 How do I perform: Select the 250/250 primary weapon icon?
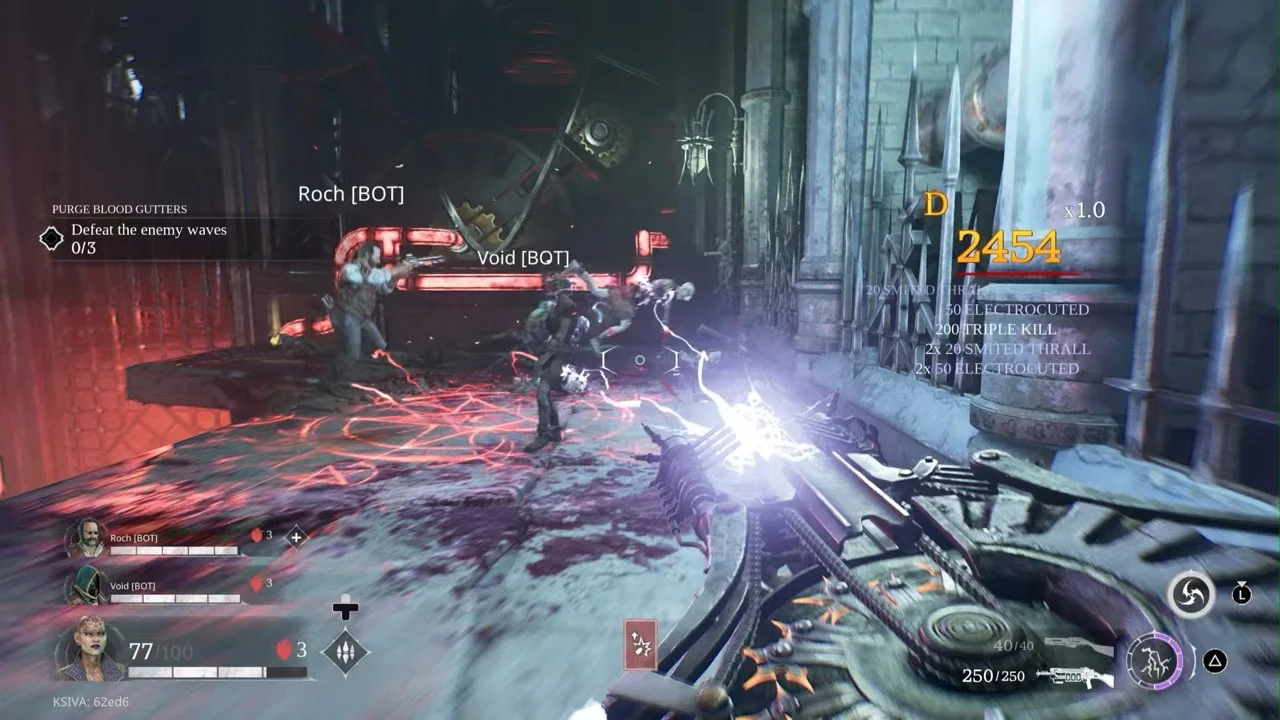1076,677
